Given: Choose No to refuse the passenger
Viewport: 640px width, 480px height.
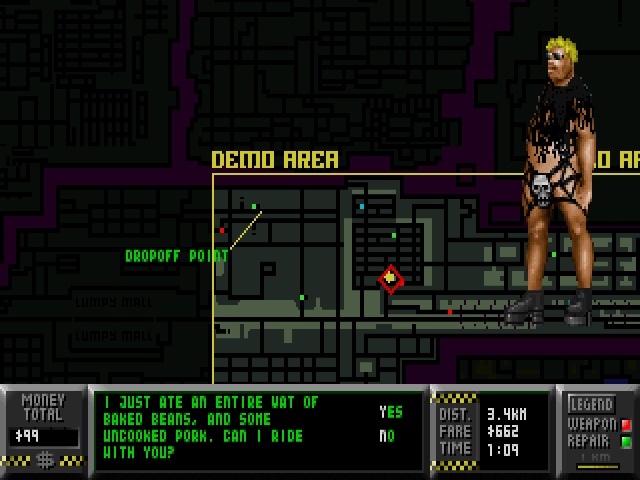Looking at the screenshot, I should point(387,436).
